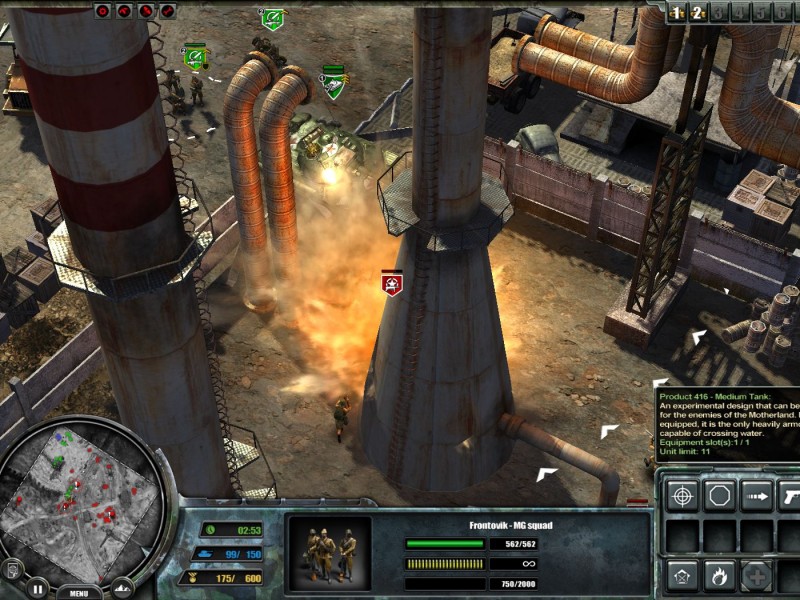
Task: Use the house garrison ability button
Action: coord(683,575)
